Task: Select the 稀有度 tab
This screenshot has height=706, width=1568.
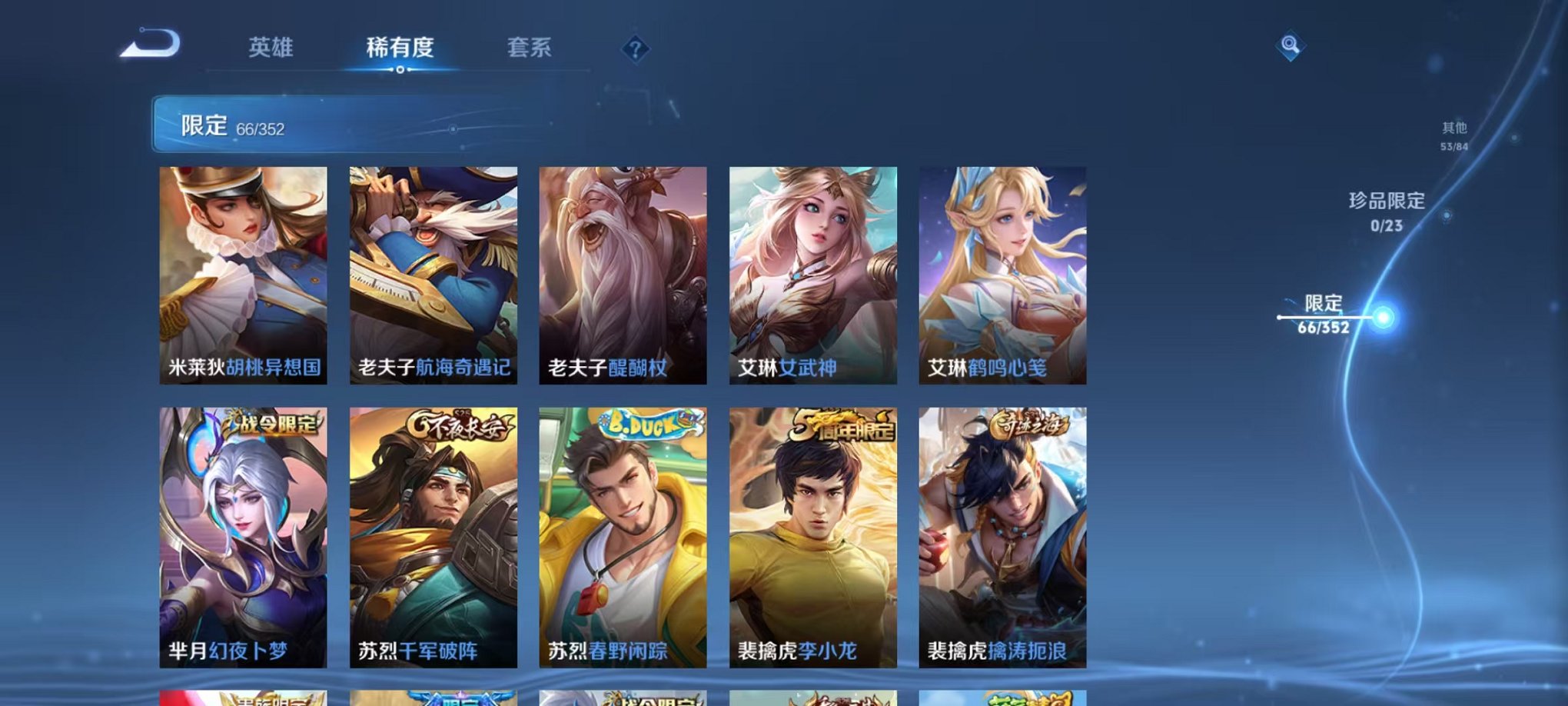Action: 399,48
